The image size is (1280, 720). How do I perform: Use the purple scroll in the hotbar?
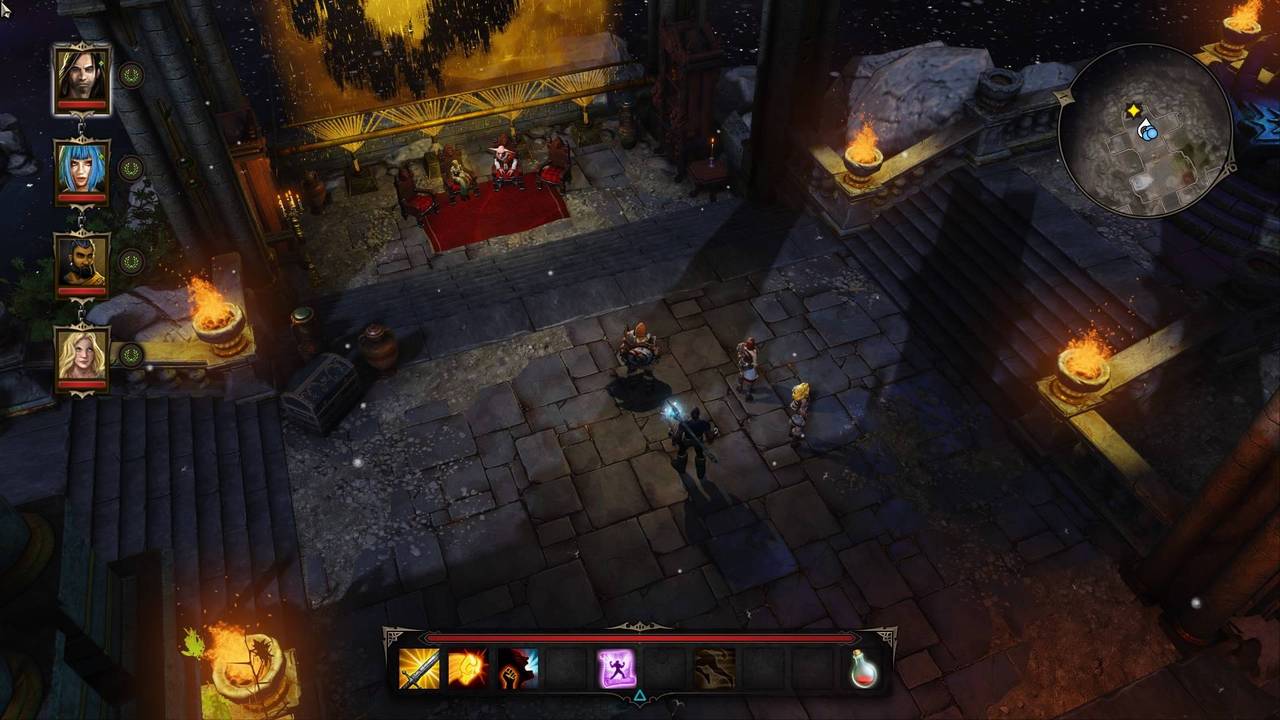(x=616, y=668)
